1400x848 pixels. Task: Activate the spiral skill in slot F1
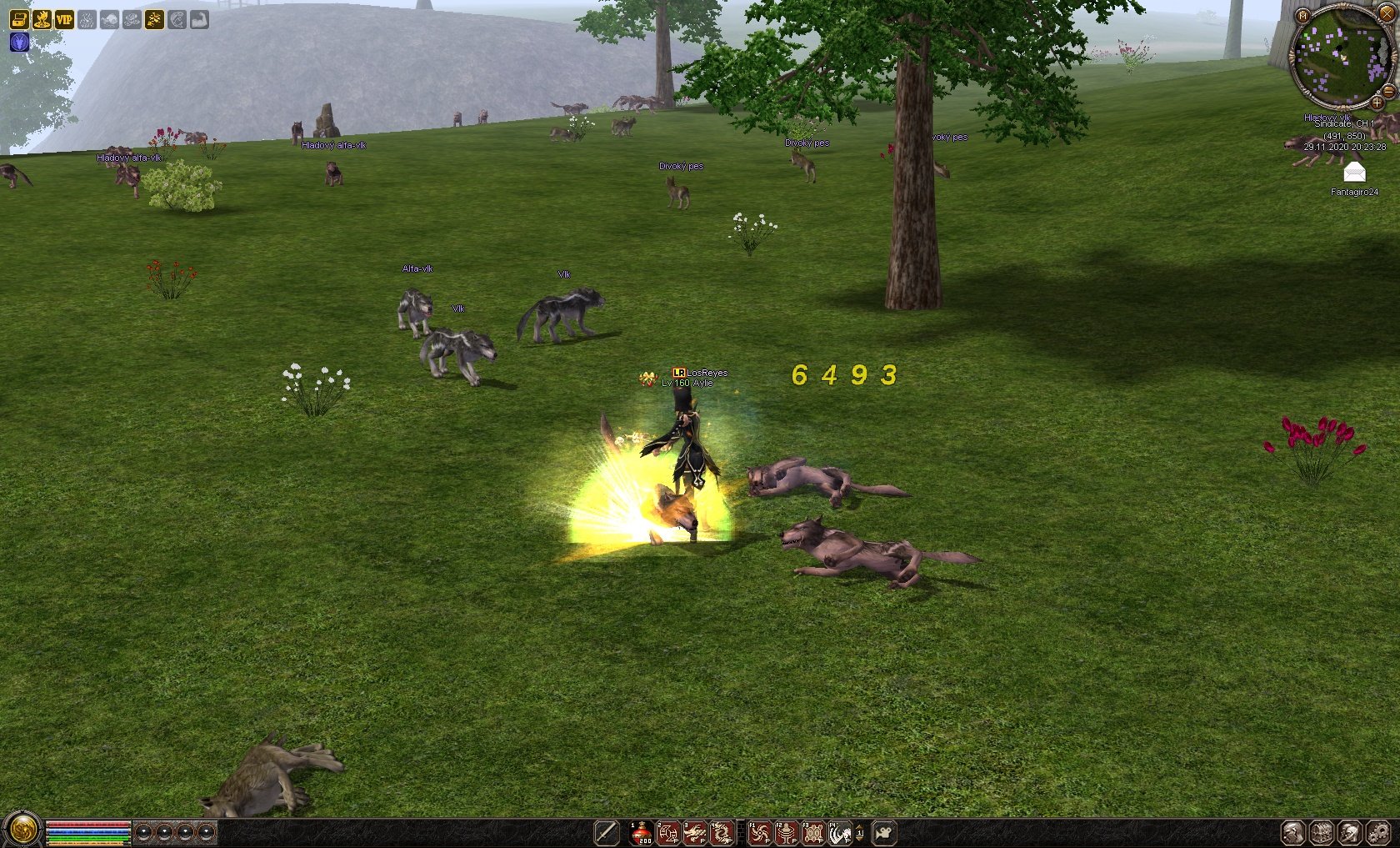click(x=759, y=832)
